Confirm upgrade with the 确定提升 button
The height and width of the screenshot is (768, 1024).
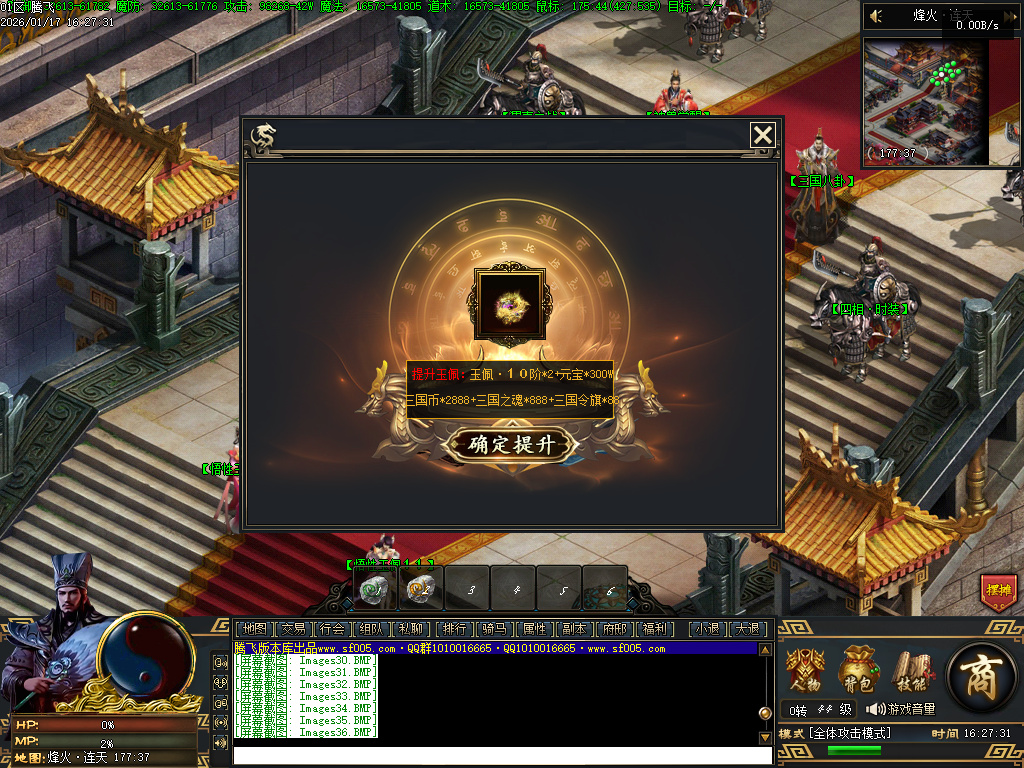pos(510,445)
